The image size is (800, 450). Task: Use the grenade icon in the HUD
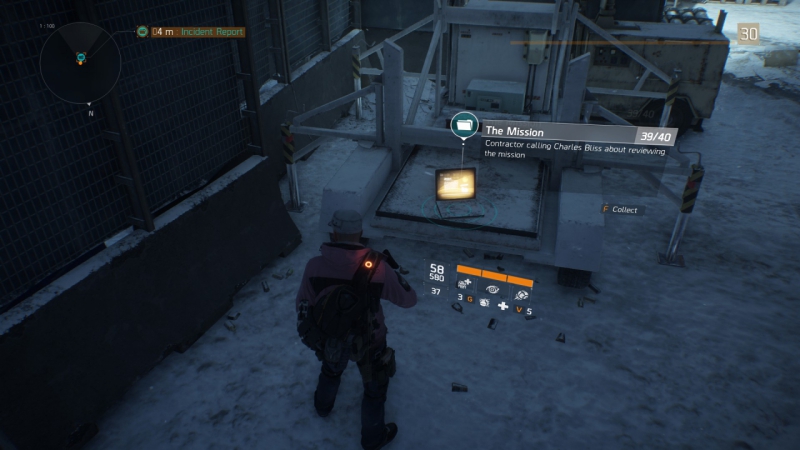[x=484, y=301]
